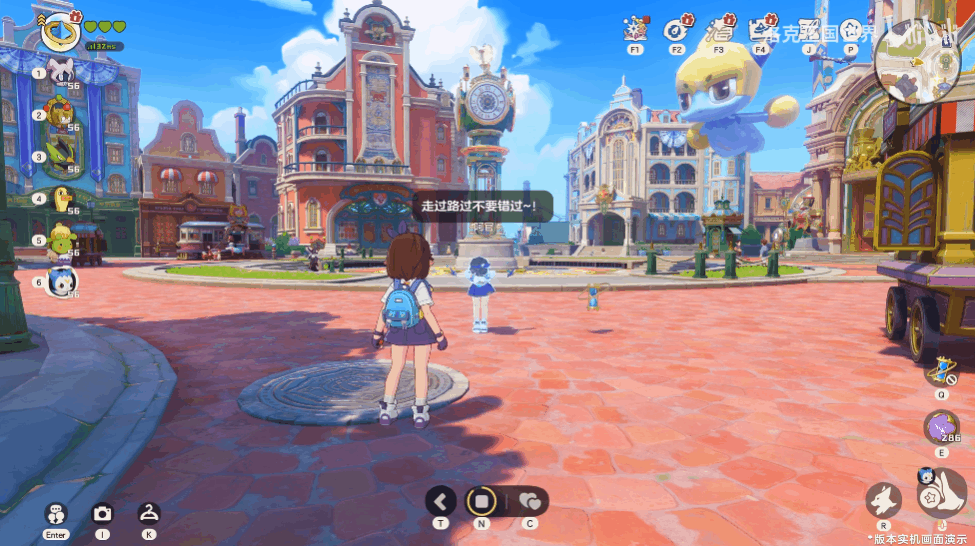Select the white cat pet in slot 1

[x=63, y=70]
